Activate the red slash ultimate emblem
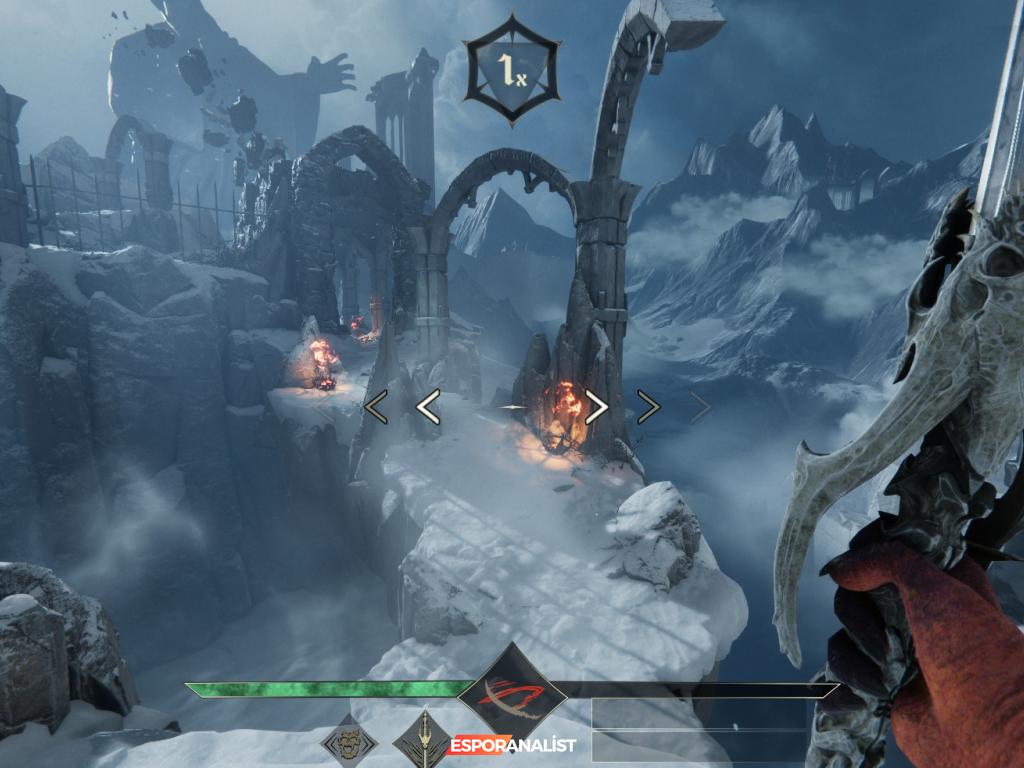The height and width of the screenshot is (768, 1024). 511,691
